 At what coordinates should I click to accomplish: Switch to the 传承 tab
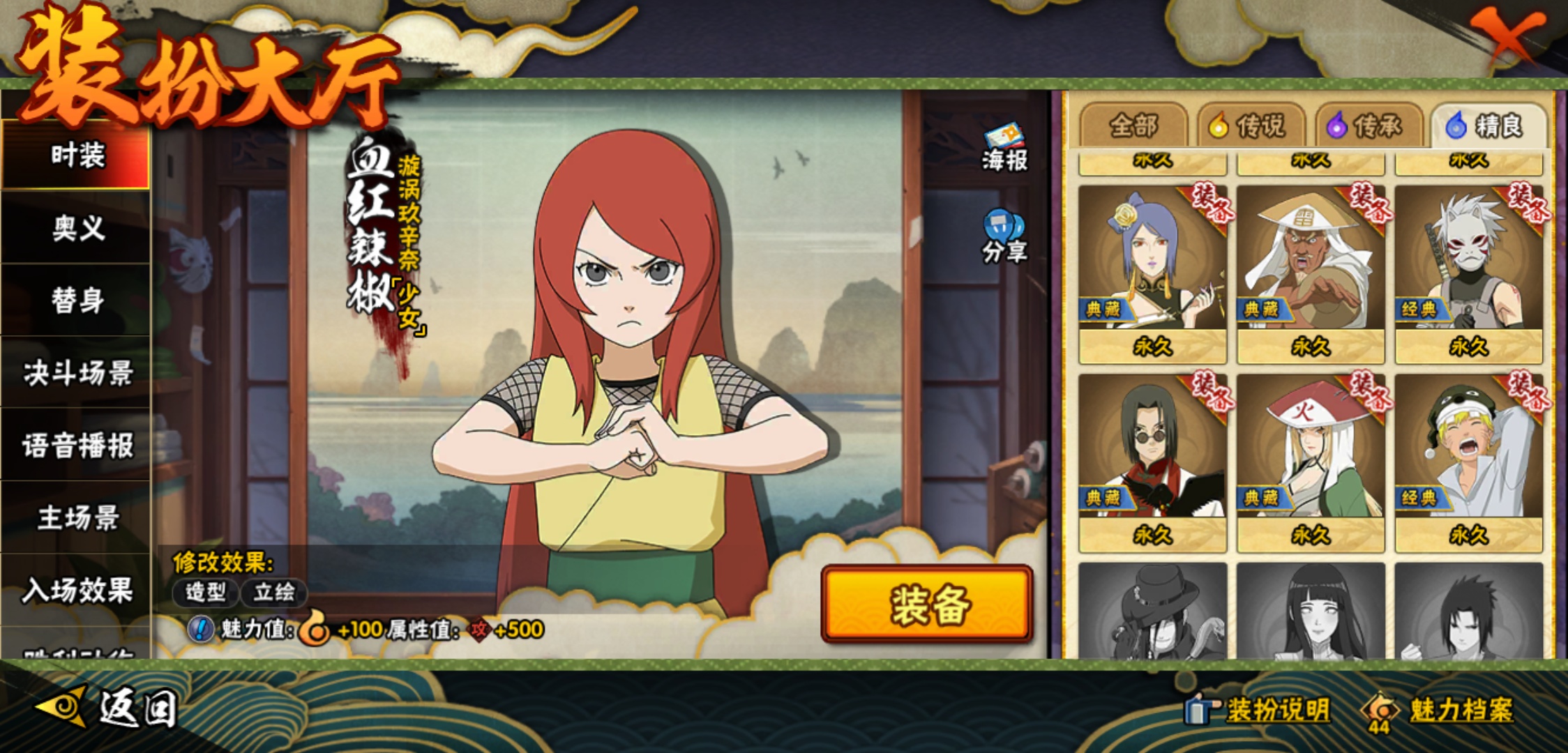pos(1369,126)
